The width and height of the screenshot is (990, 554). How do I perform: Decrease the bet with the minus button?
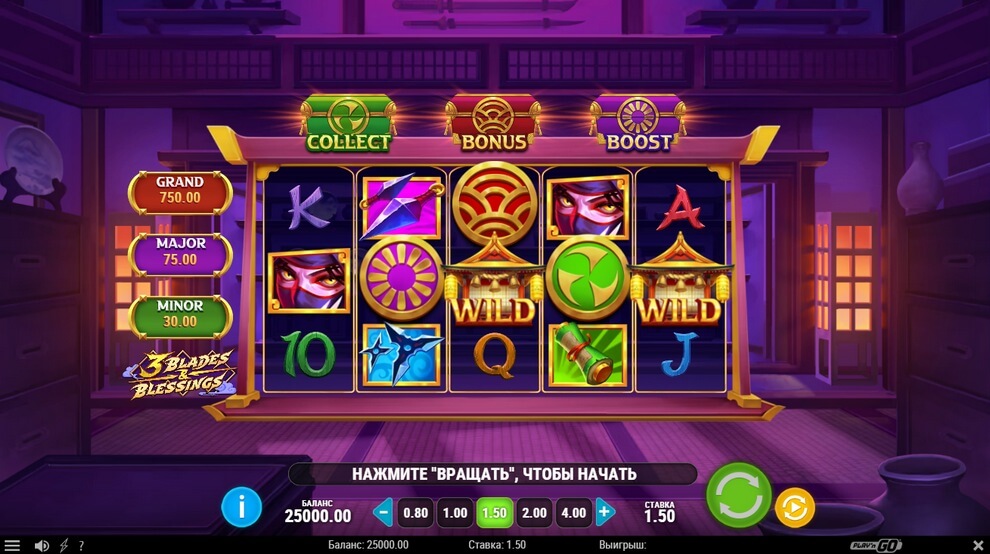pos(382,513)
